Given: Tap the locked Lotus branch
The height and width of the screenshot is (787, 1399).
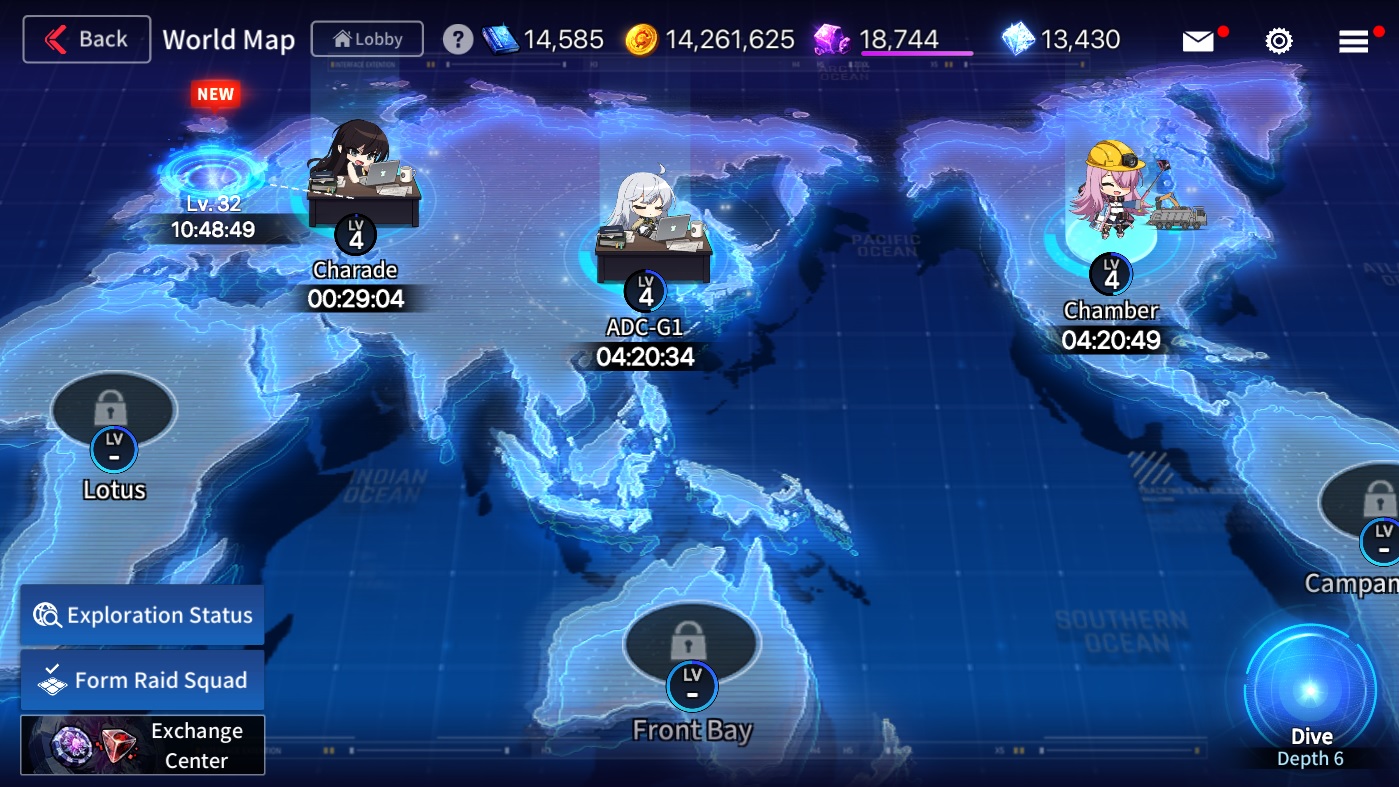Looking at the screenshot, I should 113,410.
